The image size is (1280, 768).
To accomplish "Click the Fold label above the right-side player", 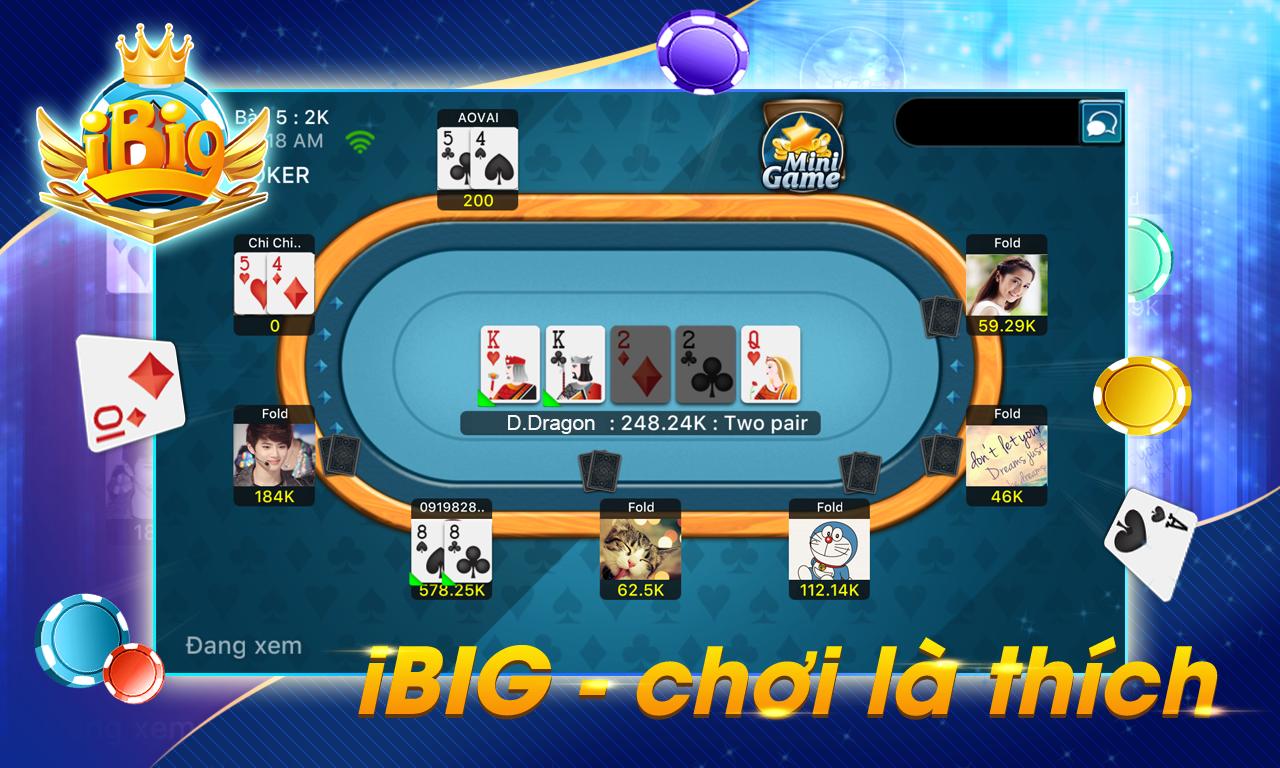I will (1007, 243).
